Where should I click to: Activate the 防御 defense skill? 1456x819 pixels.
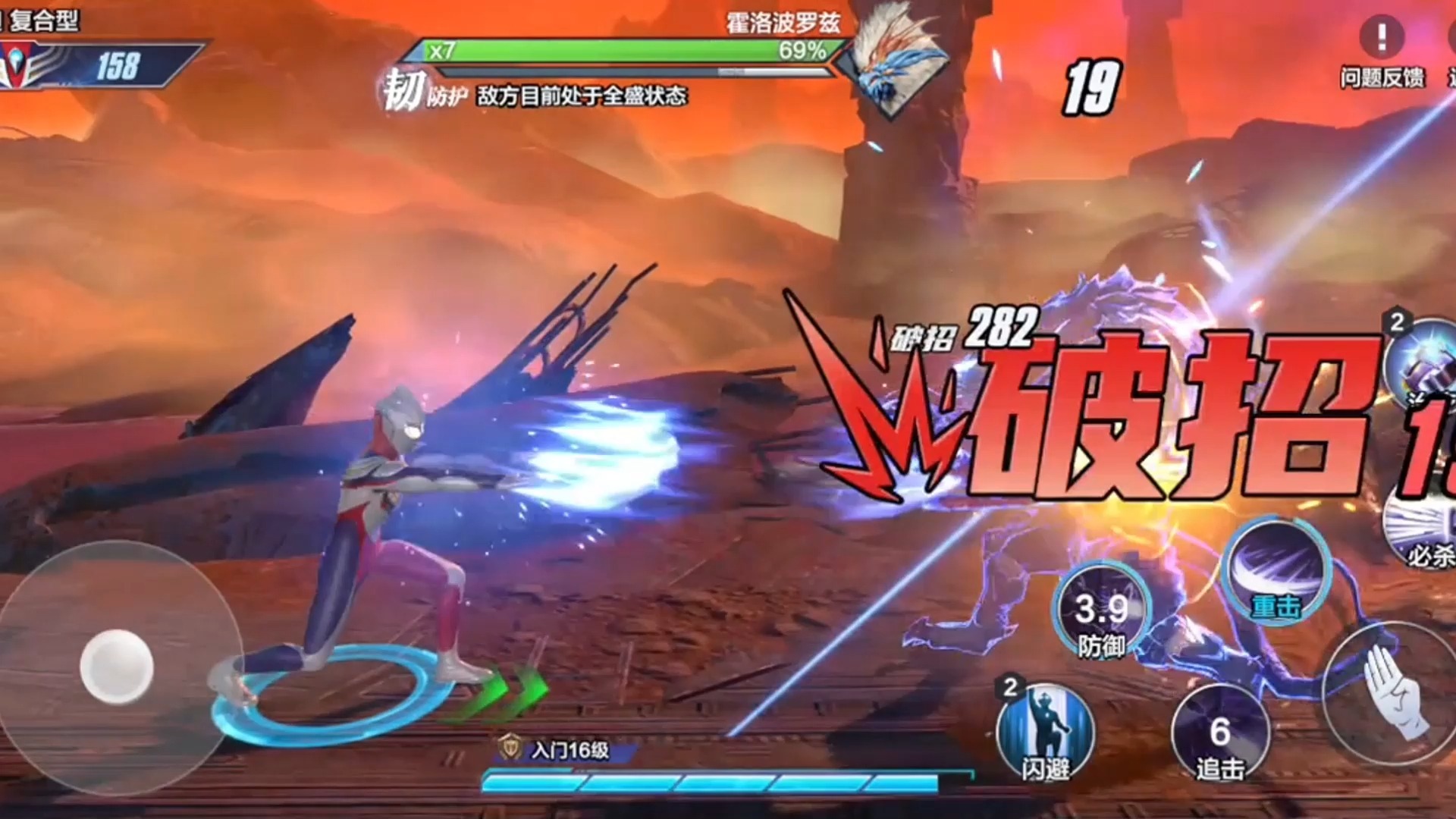pos(1101,610)
